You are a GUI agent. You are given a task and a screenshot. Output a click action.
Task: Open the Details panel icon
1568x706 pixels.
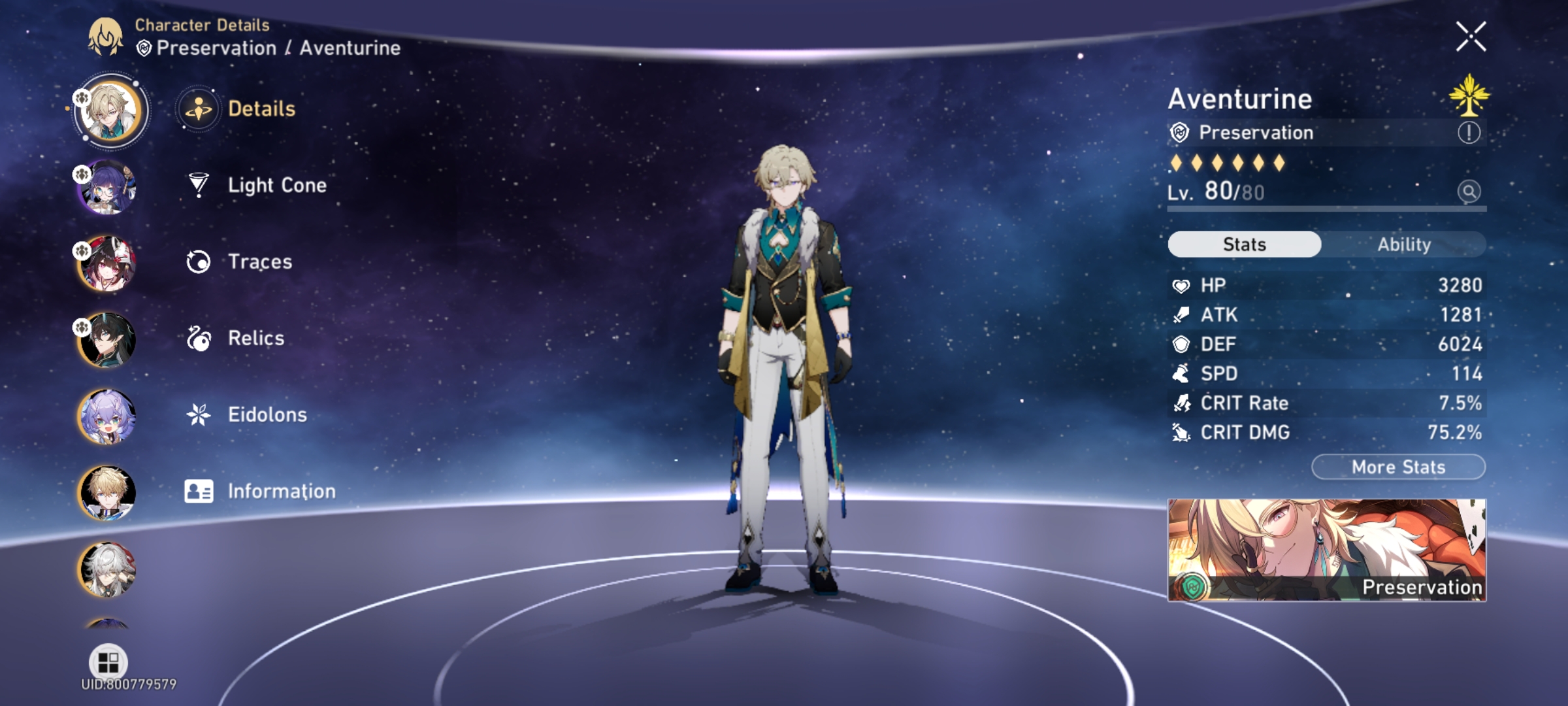point(198,110)
